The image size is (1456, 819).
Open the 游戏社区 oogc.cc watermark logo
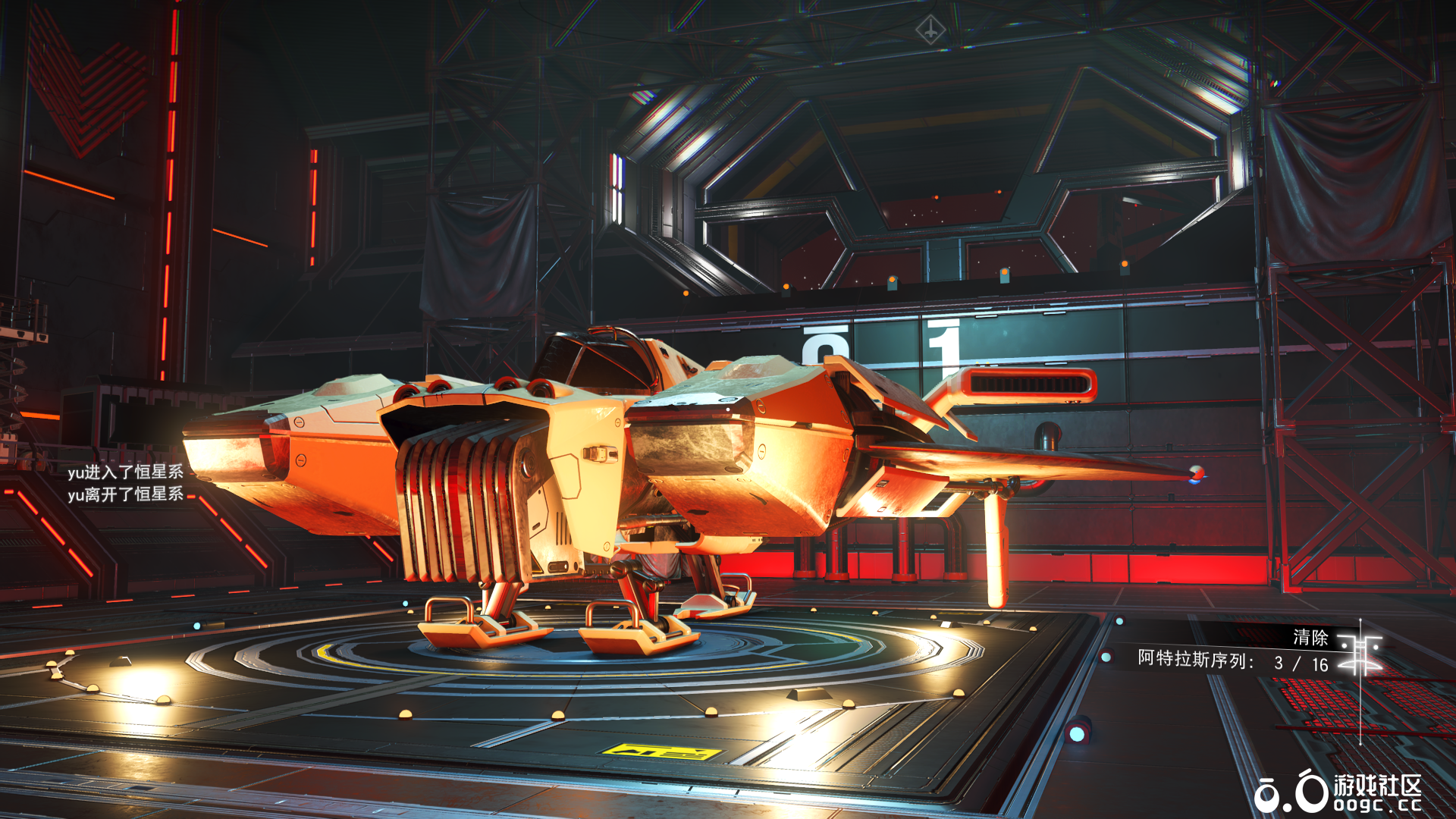[1338, 793]
